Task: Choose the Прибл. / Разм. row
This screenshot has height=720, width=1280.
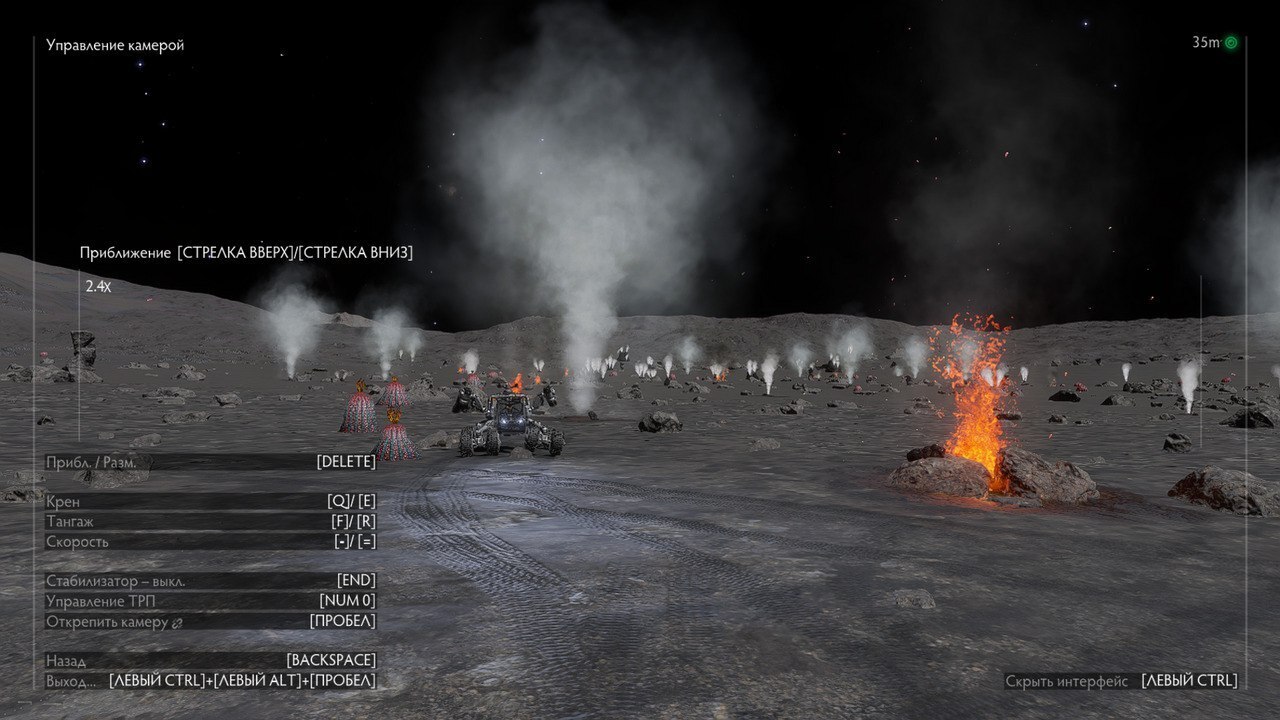Action: point(210,461)
